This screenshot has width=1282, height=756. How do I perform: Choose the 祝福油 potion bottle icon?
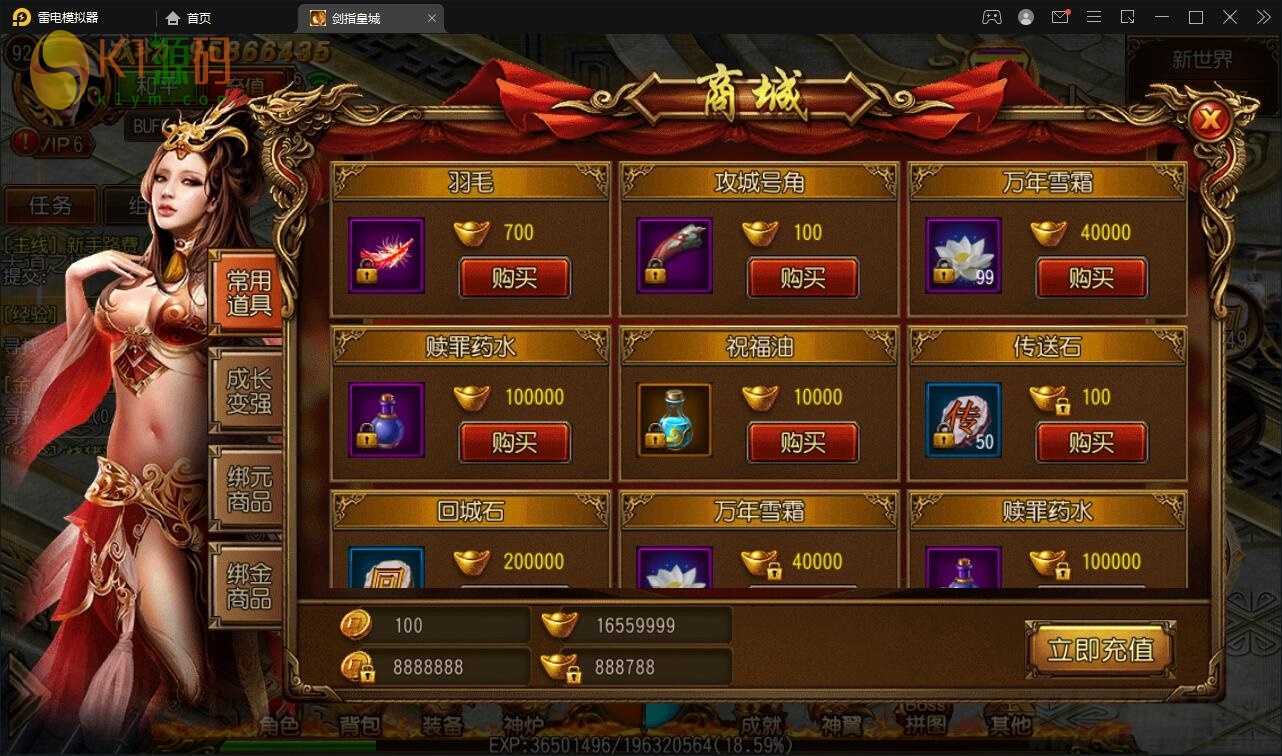tap(674, 420)
